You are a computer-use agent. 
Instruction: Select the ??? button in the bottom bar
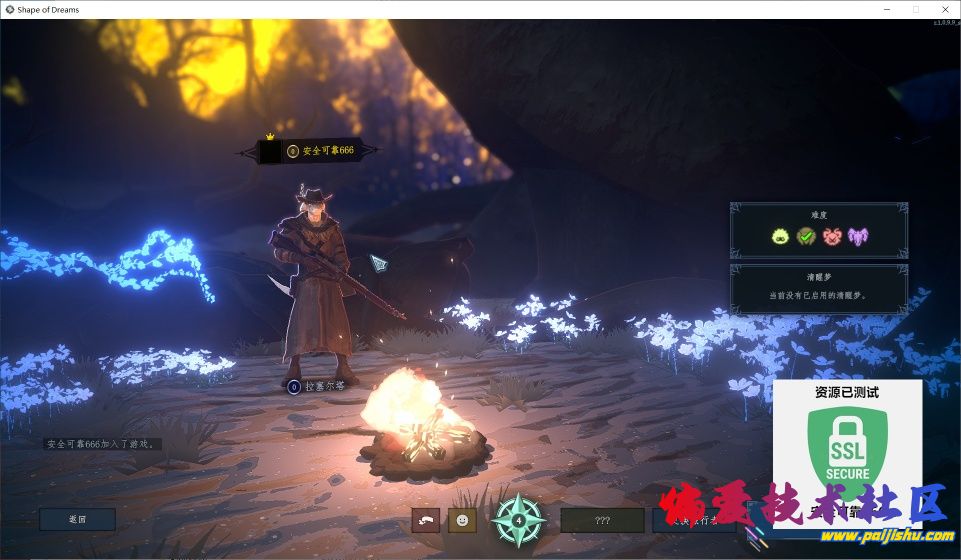[x=602, y=520]
